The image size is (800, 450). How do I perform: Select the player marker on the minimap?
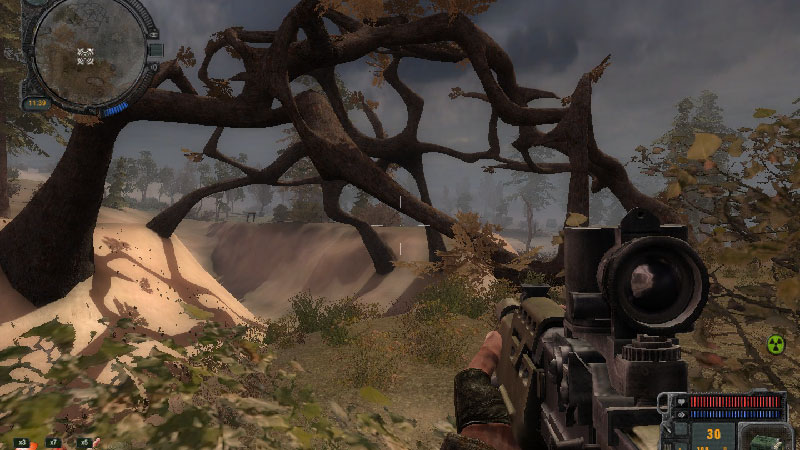[x=86, y=55]
